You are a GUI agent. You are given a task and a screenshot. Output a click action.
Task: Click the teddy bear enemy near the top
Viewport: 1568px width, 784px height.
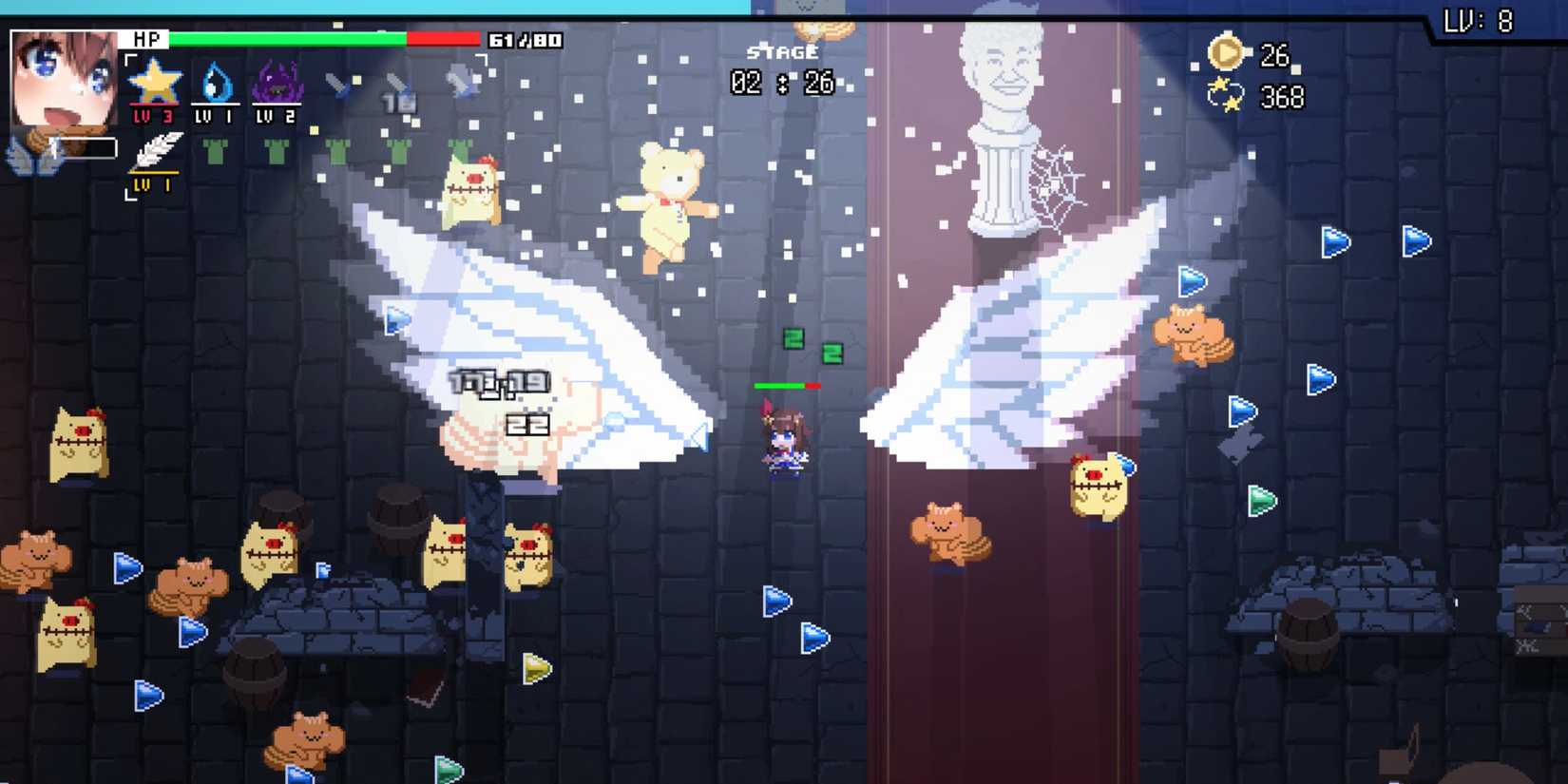tap(671, 204)
